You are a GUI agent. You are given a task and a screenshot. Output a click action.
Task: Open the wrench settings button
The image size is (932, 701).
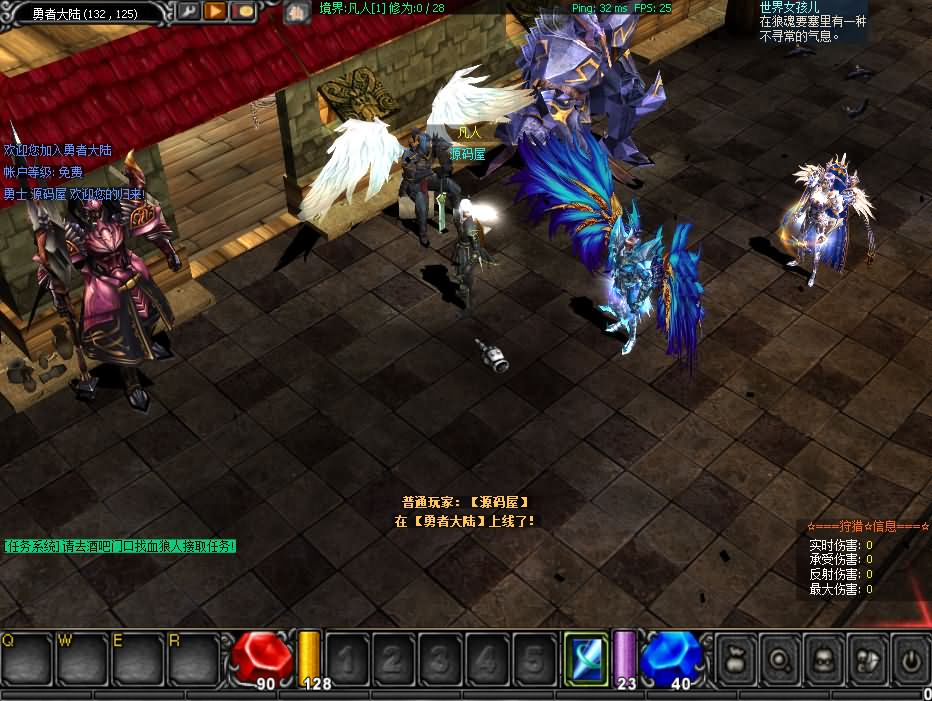[188, 11]
